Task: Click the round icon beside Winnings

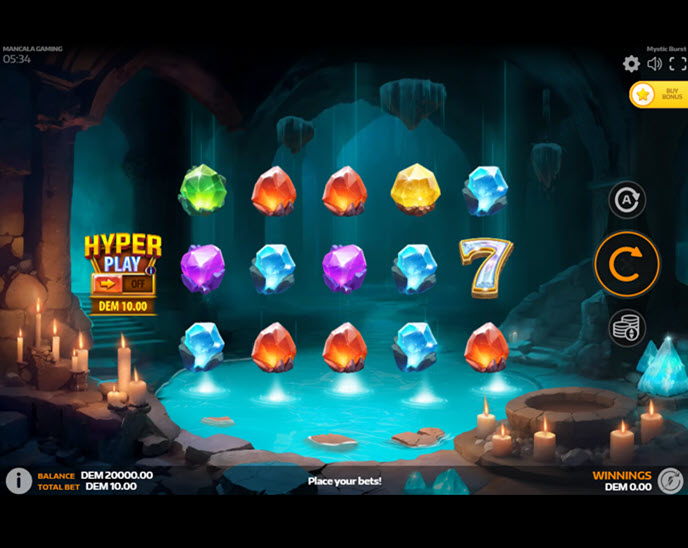Action: pos(671,481)
